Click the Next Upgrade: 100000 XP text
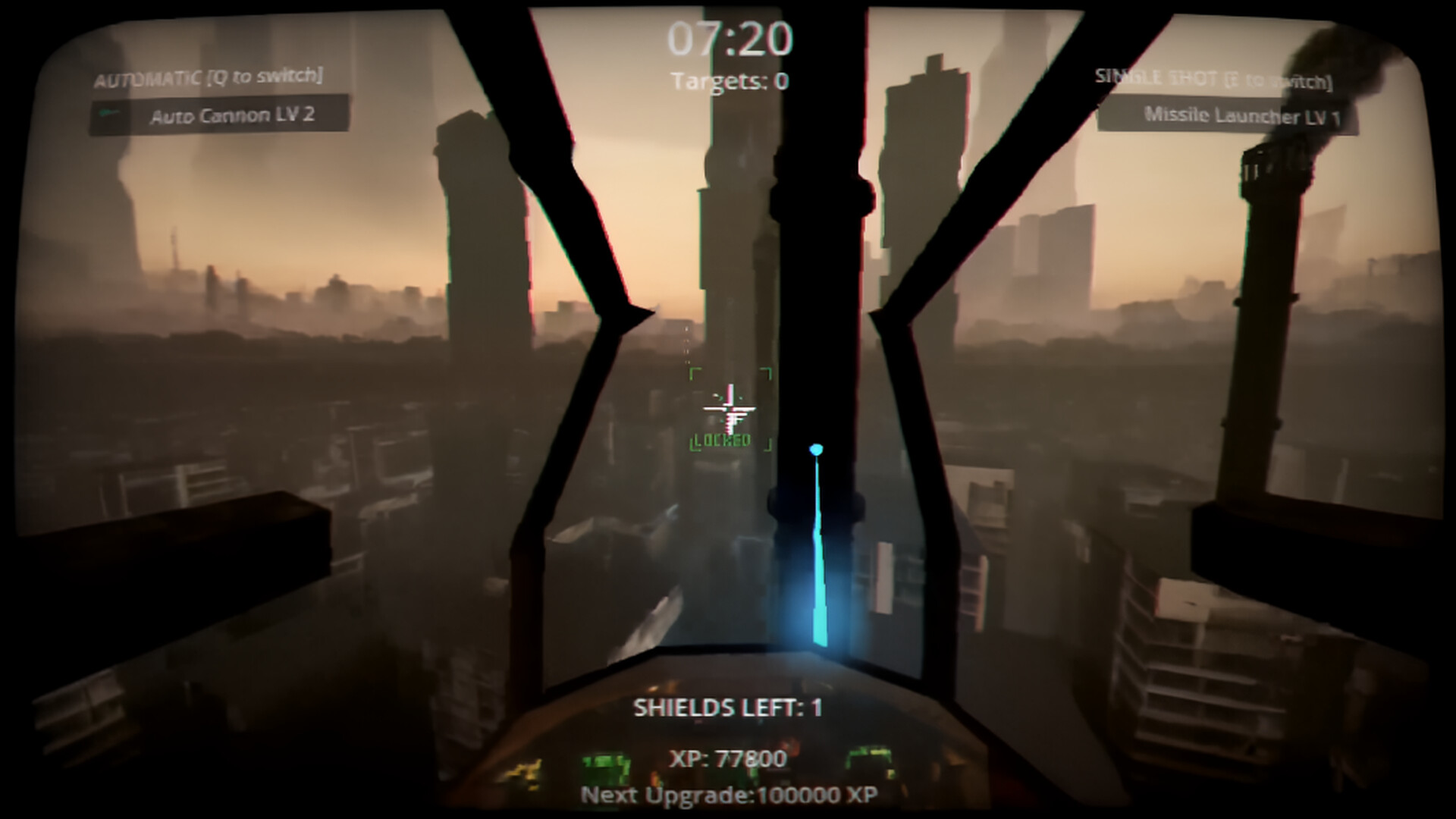Screen dimensions: 1456x819 point(730,796)
